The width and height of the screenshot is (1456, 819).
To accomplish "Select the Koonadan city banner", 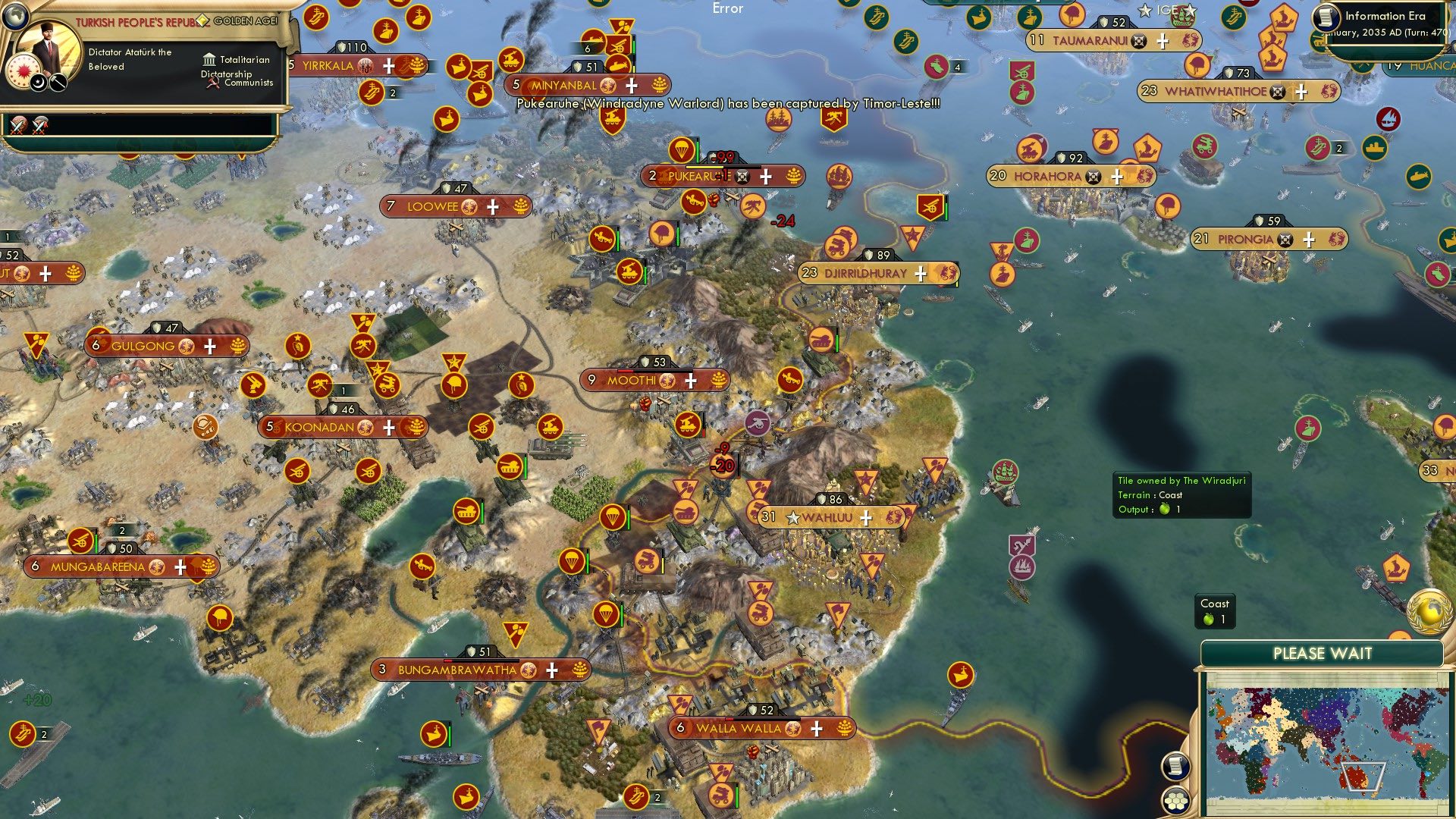I will [319, 428].
